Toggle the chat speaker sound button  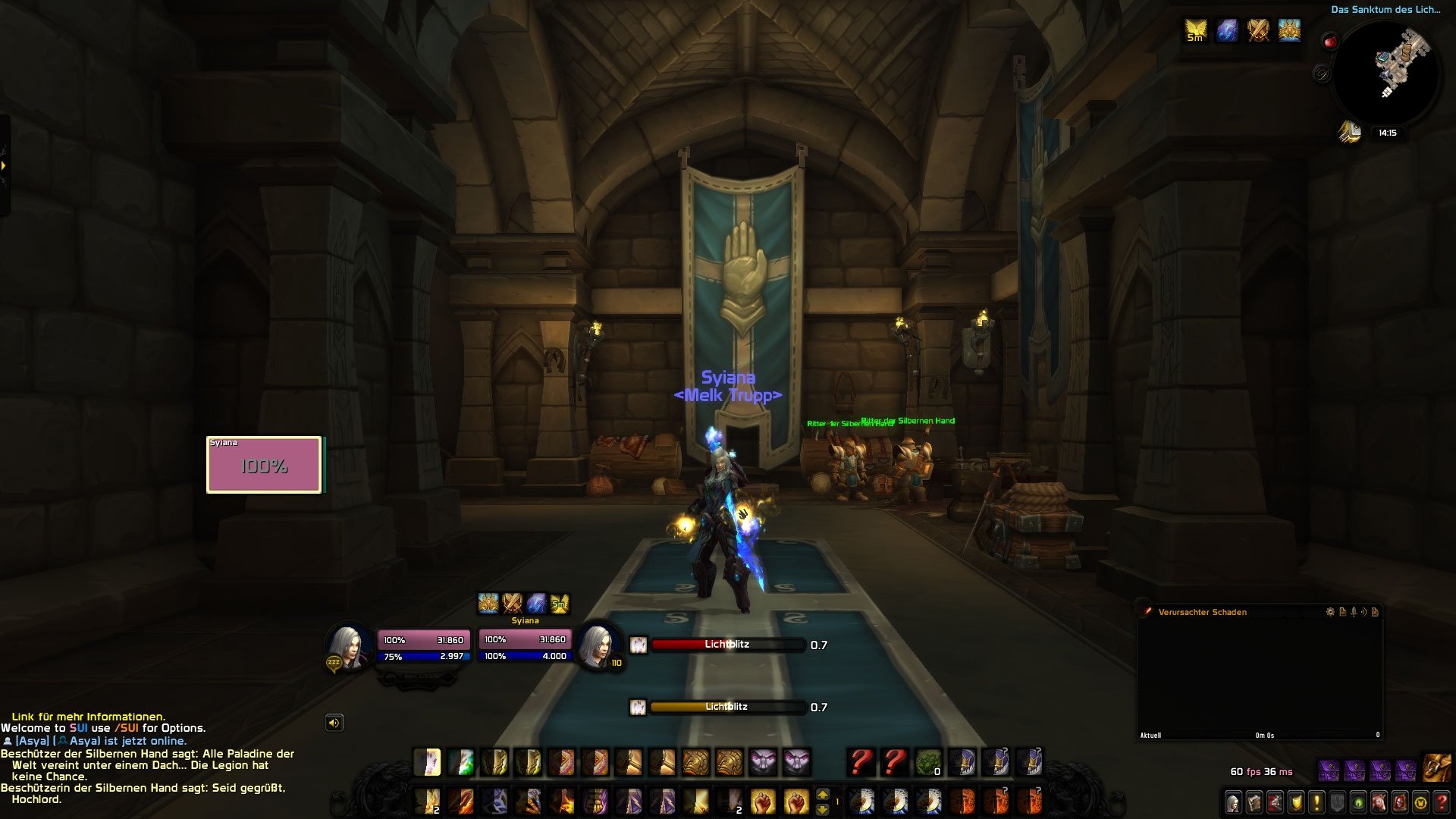click(334, 723)
